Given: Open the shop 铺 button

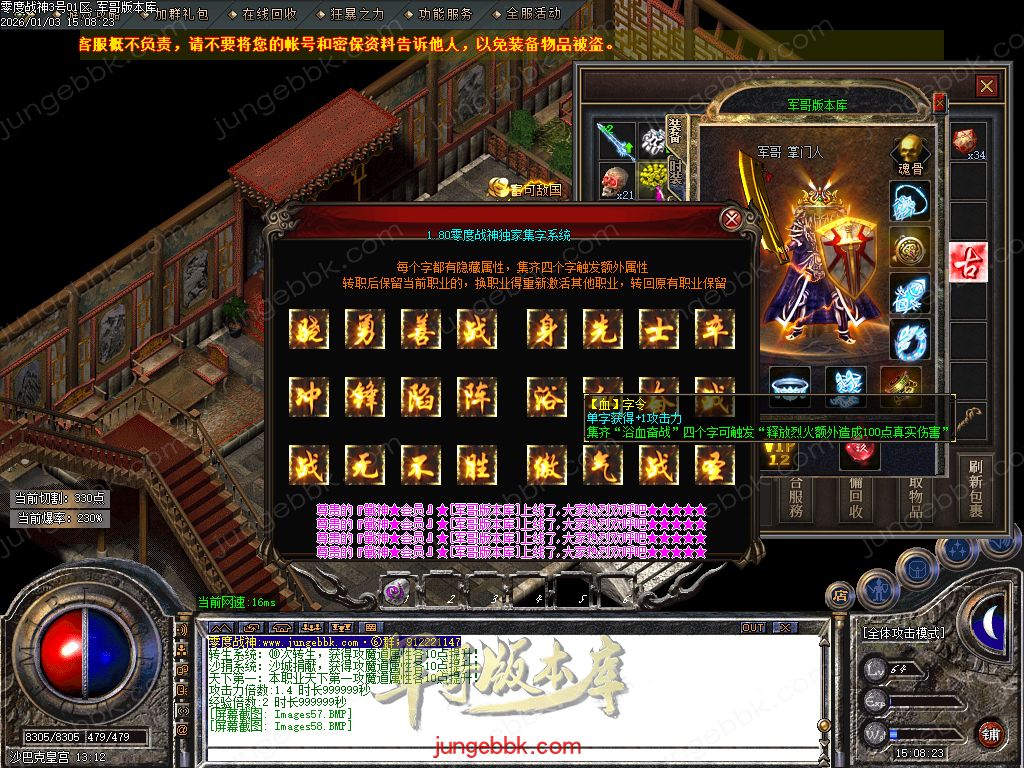Looking at the screenshot, I should 990,733.
